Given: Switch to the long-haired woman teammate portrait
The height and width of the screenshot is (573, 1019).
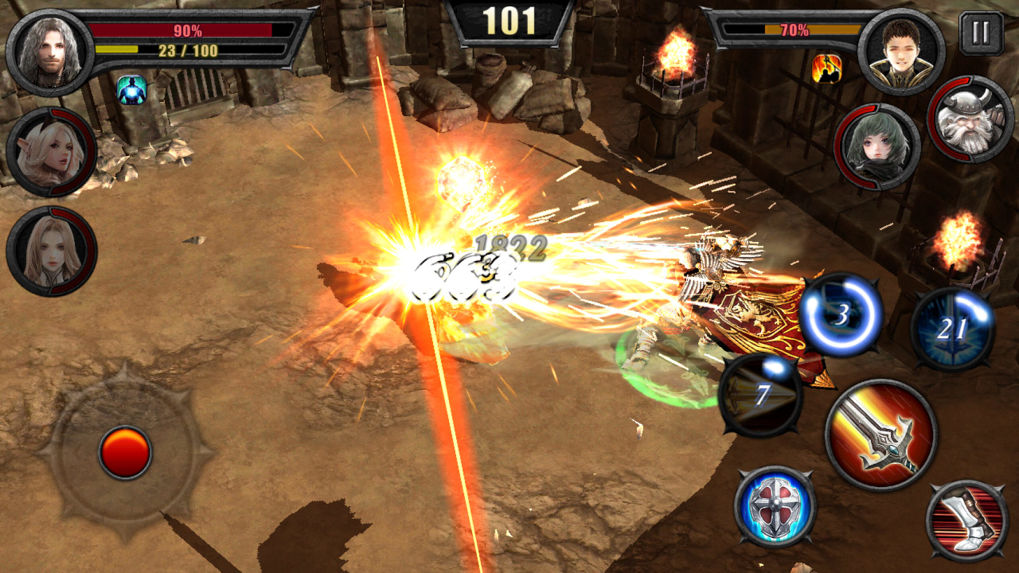Looking at the screenshot, I should [x=50, y=251].
